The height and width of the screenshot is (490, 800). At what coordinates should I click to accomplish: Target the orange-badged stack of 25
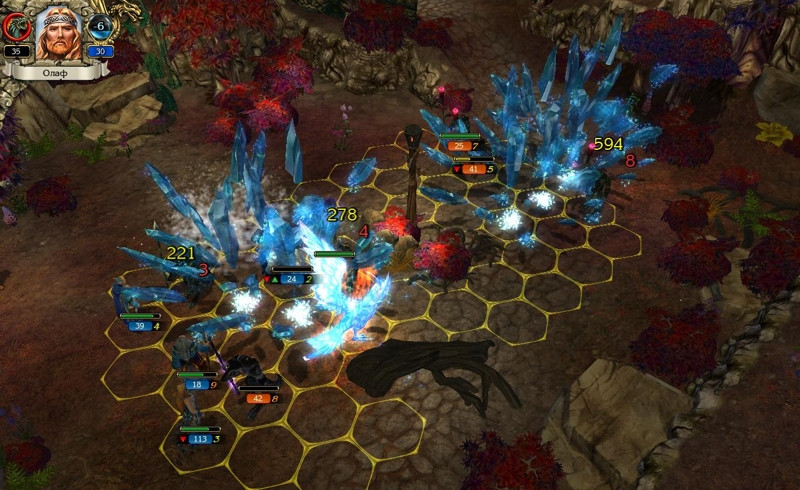459,146
